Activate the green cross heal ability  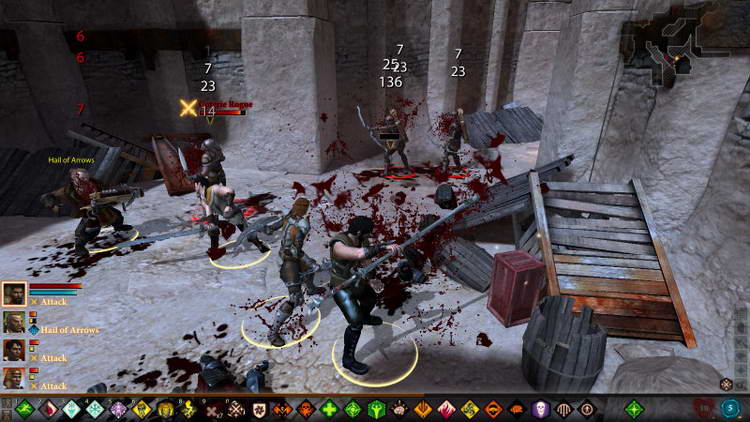329,409
